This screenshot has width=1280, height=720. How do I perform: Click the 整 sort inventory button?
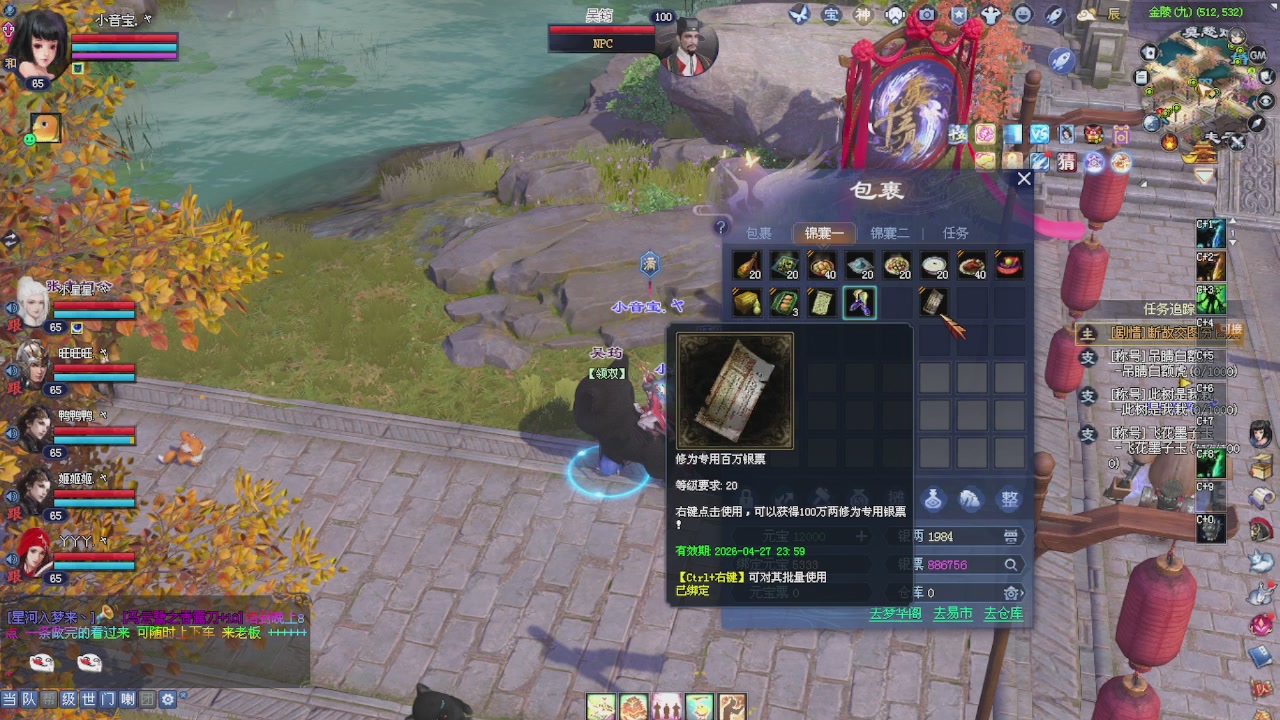pos(1010,498)
